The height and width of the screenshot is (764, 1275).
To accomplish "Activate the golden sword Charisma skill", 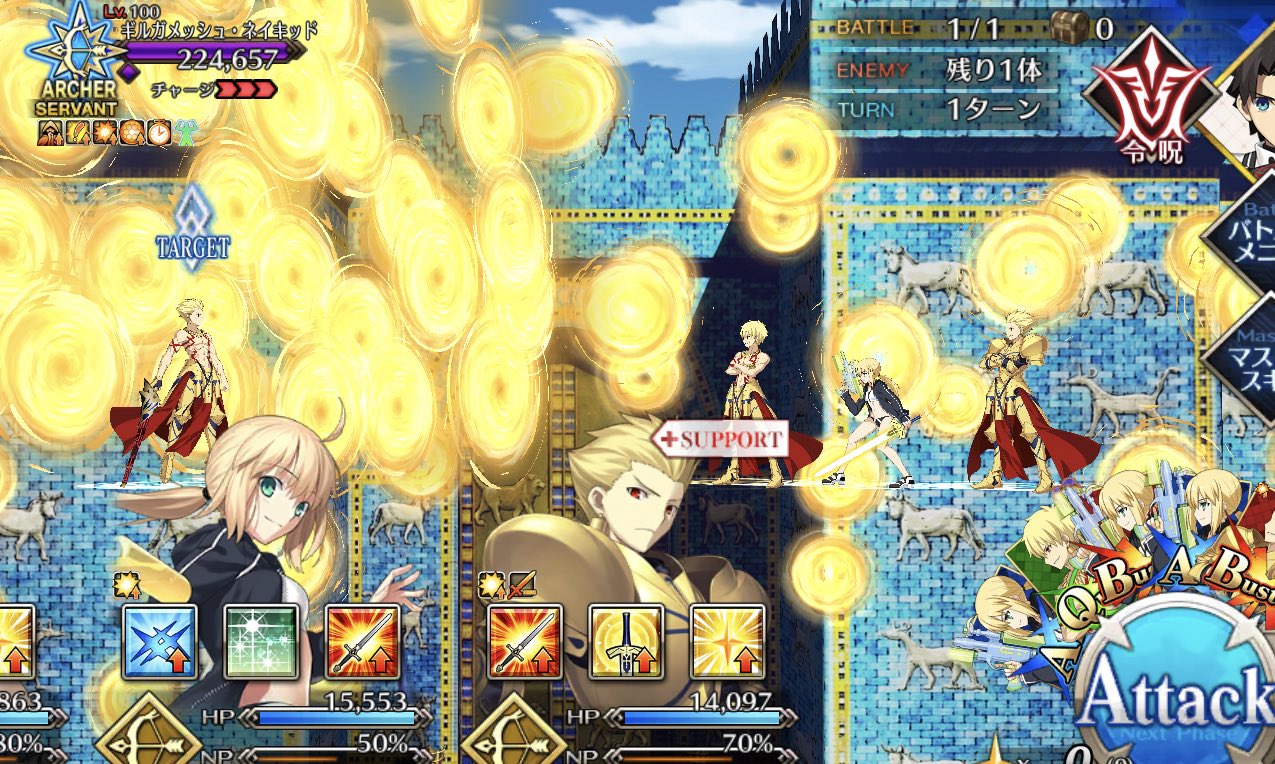I will point(626,642).
